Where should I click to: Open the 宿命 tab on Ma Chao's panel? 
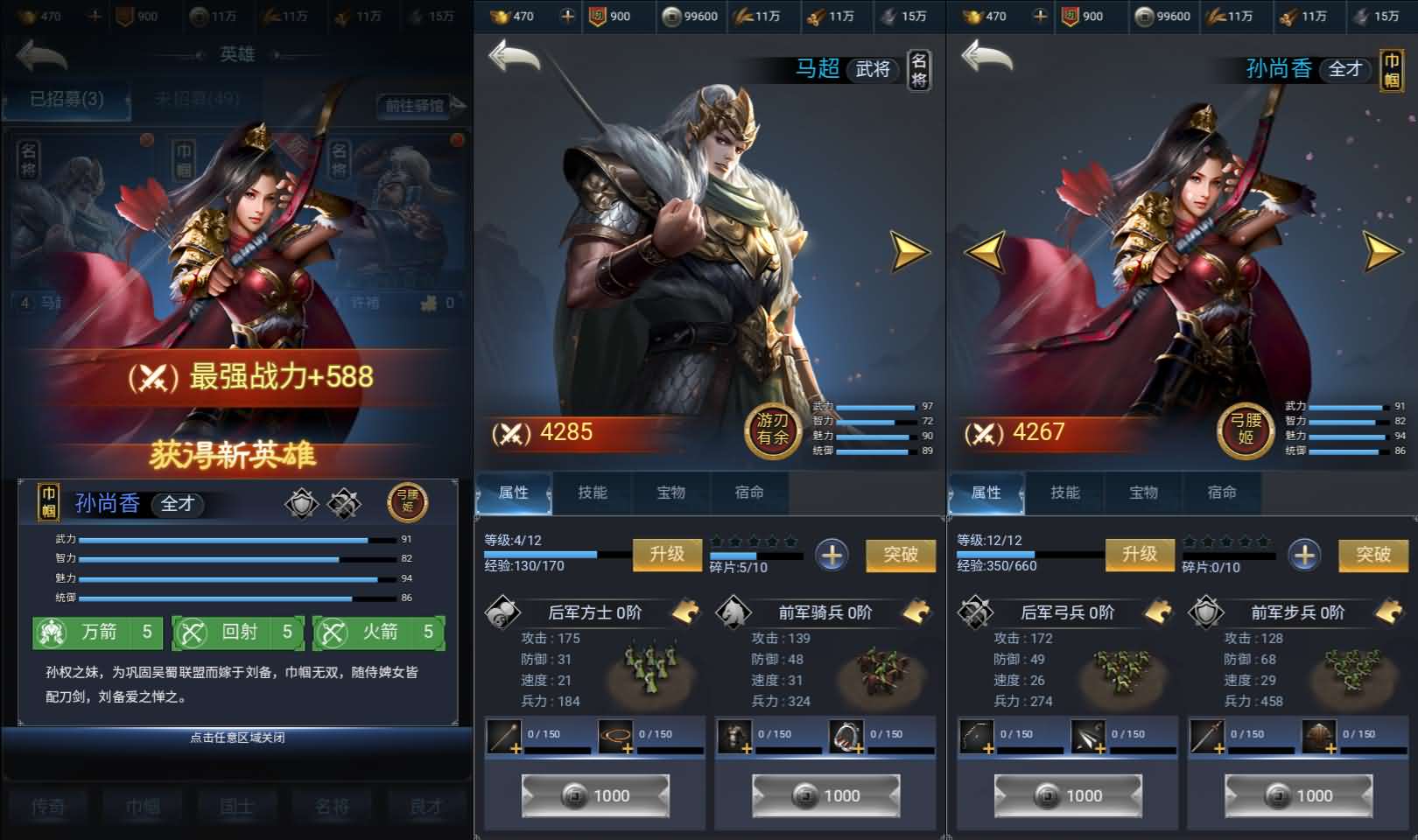(752, 493)
